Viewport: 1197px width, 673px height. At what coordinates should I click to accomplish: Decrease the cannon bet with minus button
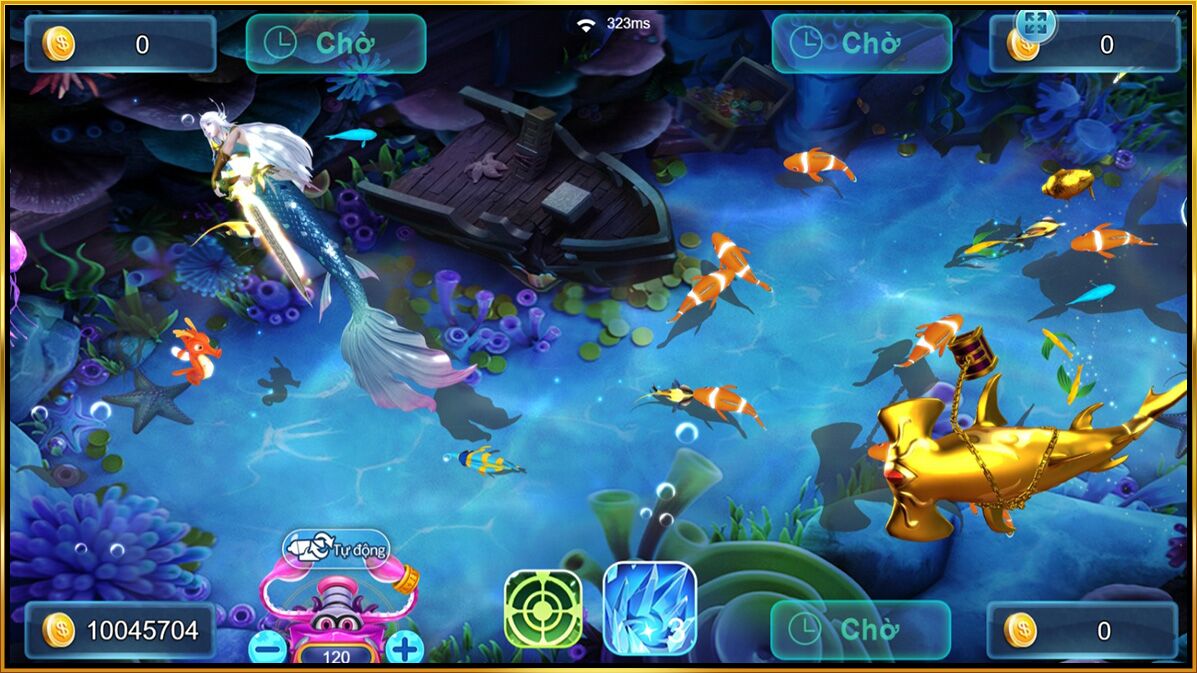(267, 649)
